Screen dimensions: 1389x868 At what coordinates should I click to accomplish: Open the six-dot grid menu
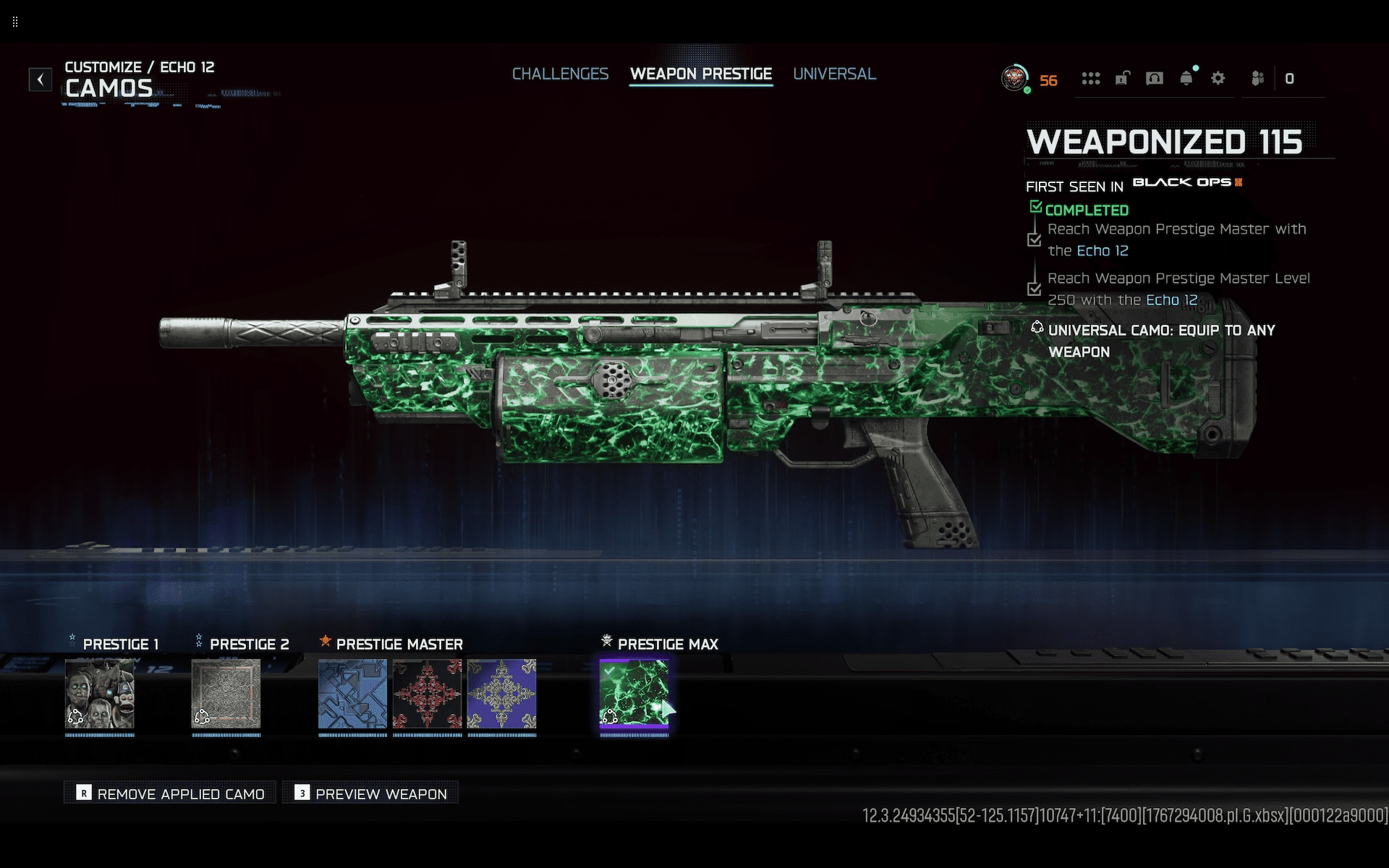click(x=1090, y=78)
